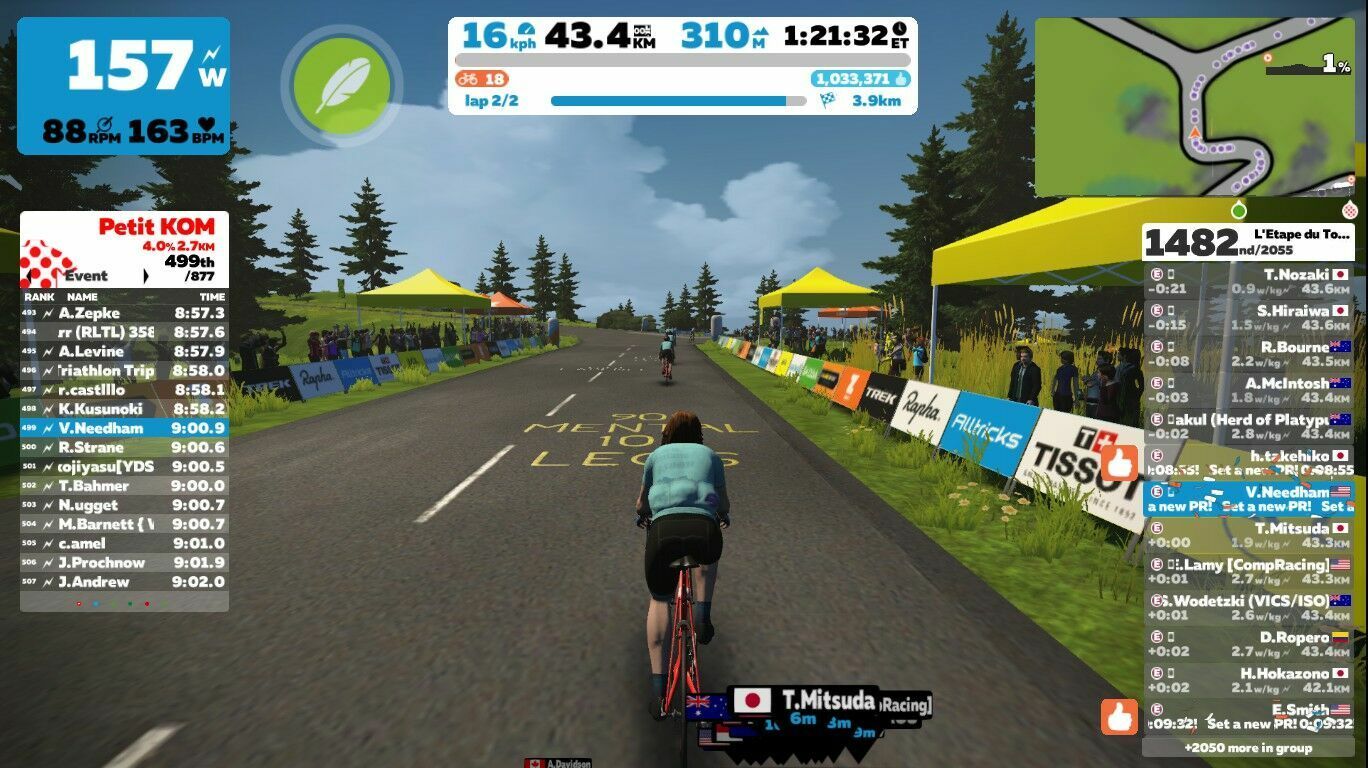This screenshot has width=1368, height=768.
Task: Click A.Levine's leaderboard entry
Action: (124, 351)
